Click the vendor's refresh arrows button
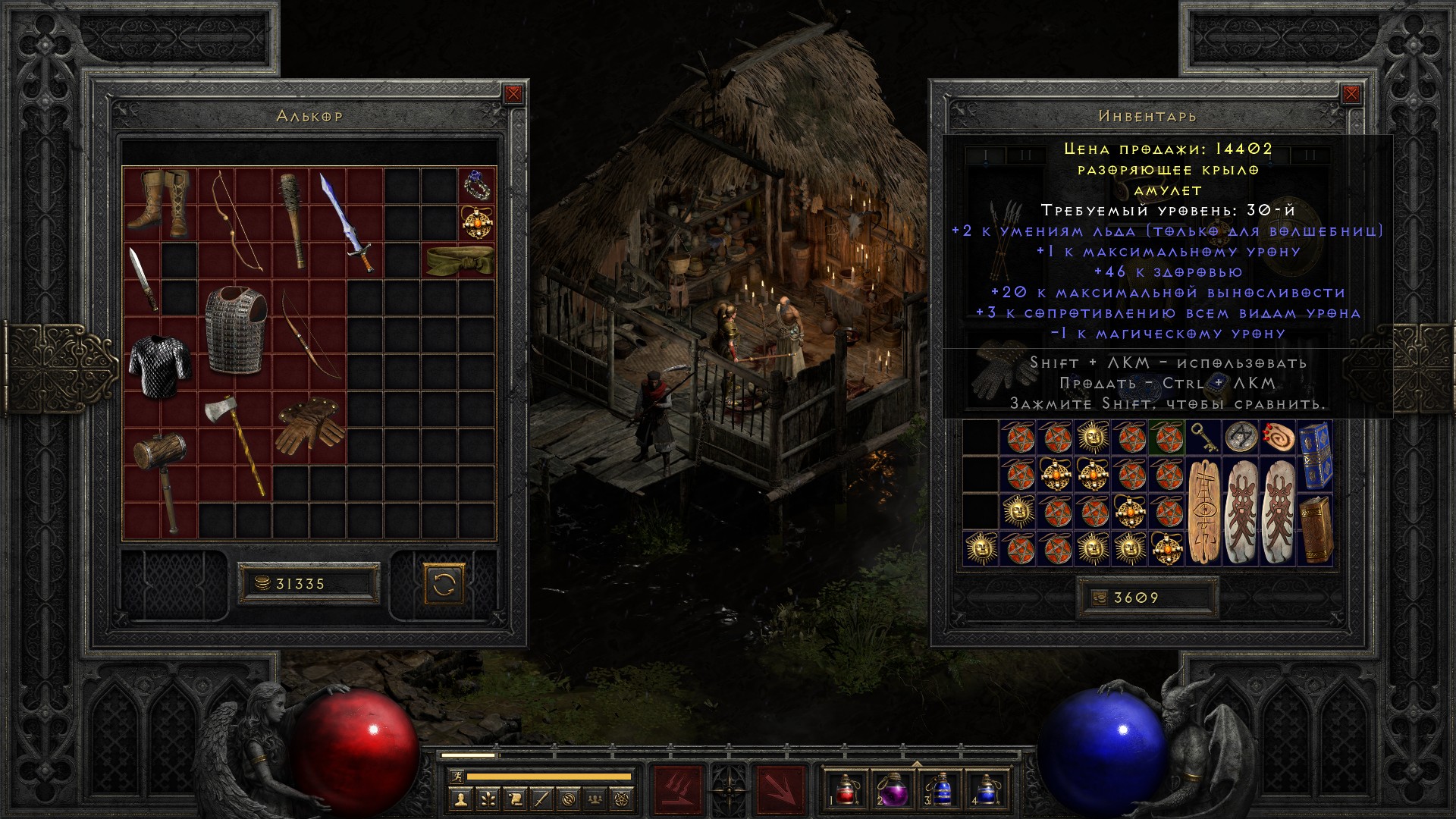 [444, 584]
